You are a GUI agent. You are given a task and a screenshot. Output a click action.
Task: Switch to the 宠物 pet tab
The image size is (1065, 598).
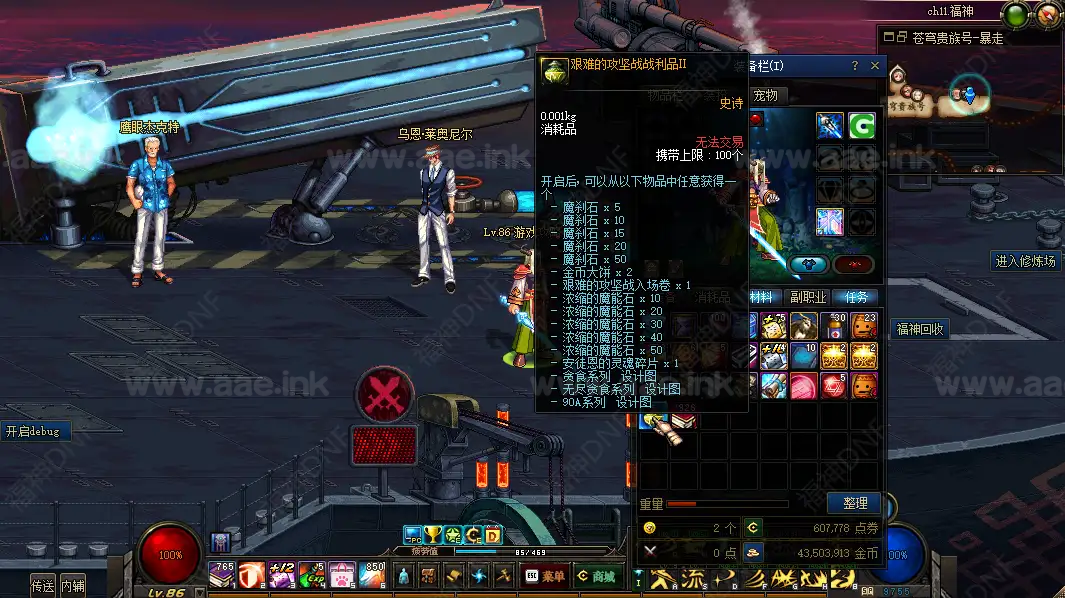pyautogui.click(x=765, y=95)
